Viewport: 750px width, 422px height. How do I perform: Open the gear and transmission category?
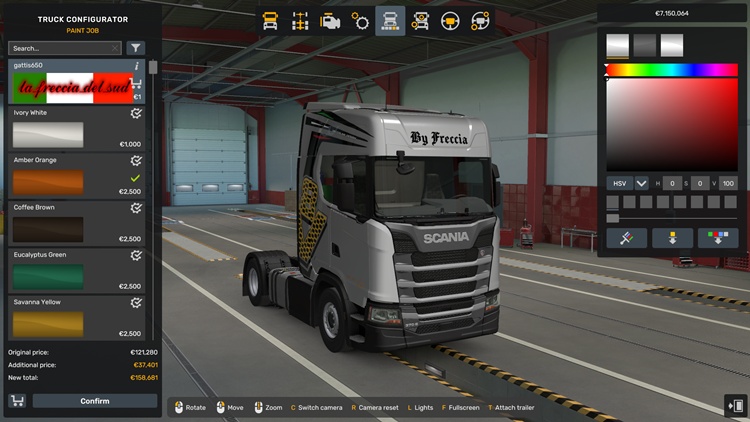pos(360,20)
